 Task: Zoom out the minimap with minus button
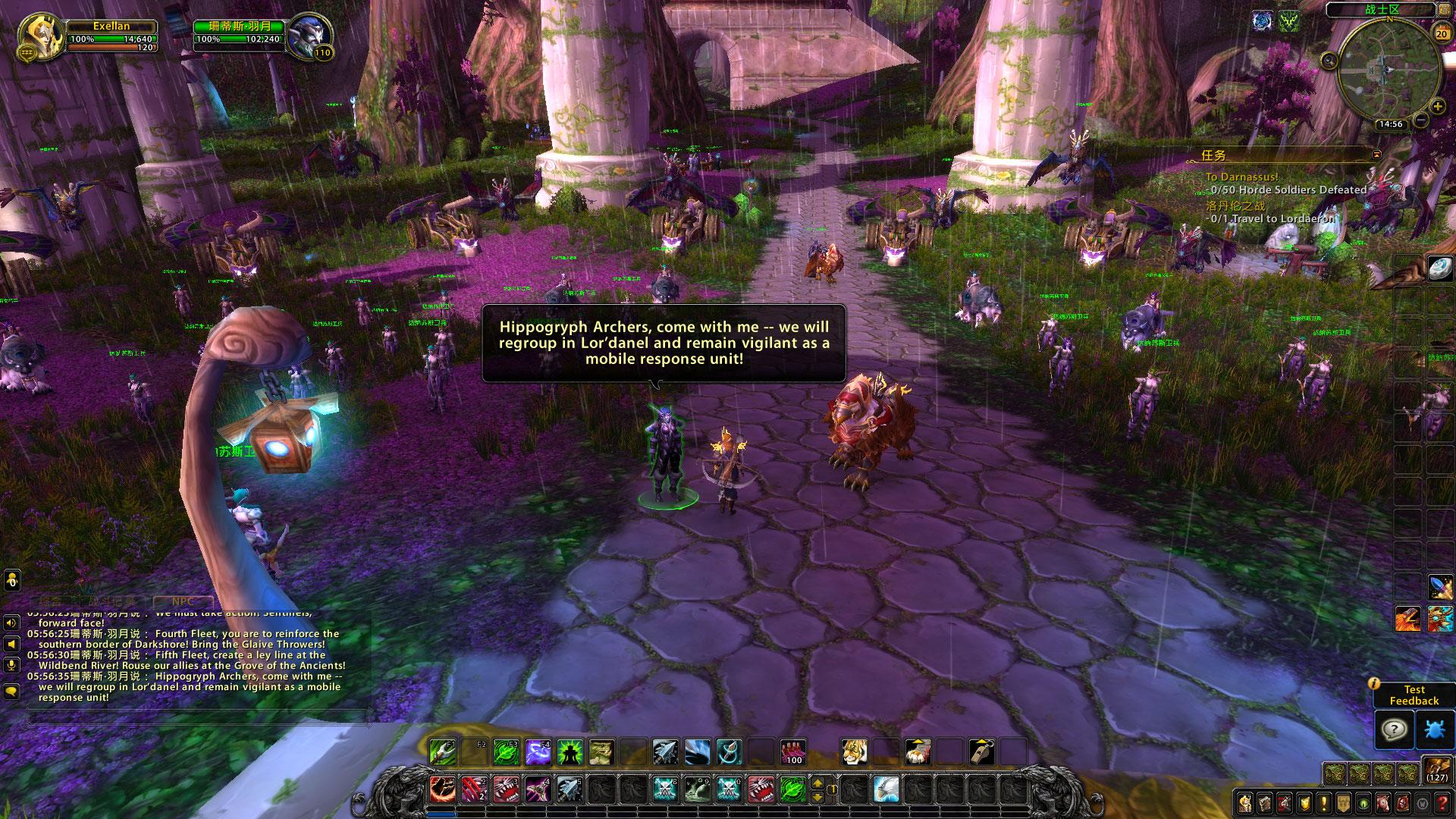(x=1421, y=121)
